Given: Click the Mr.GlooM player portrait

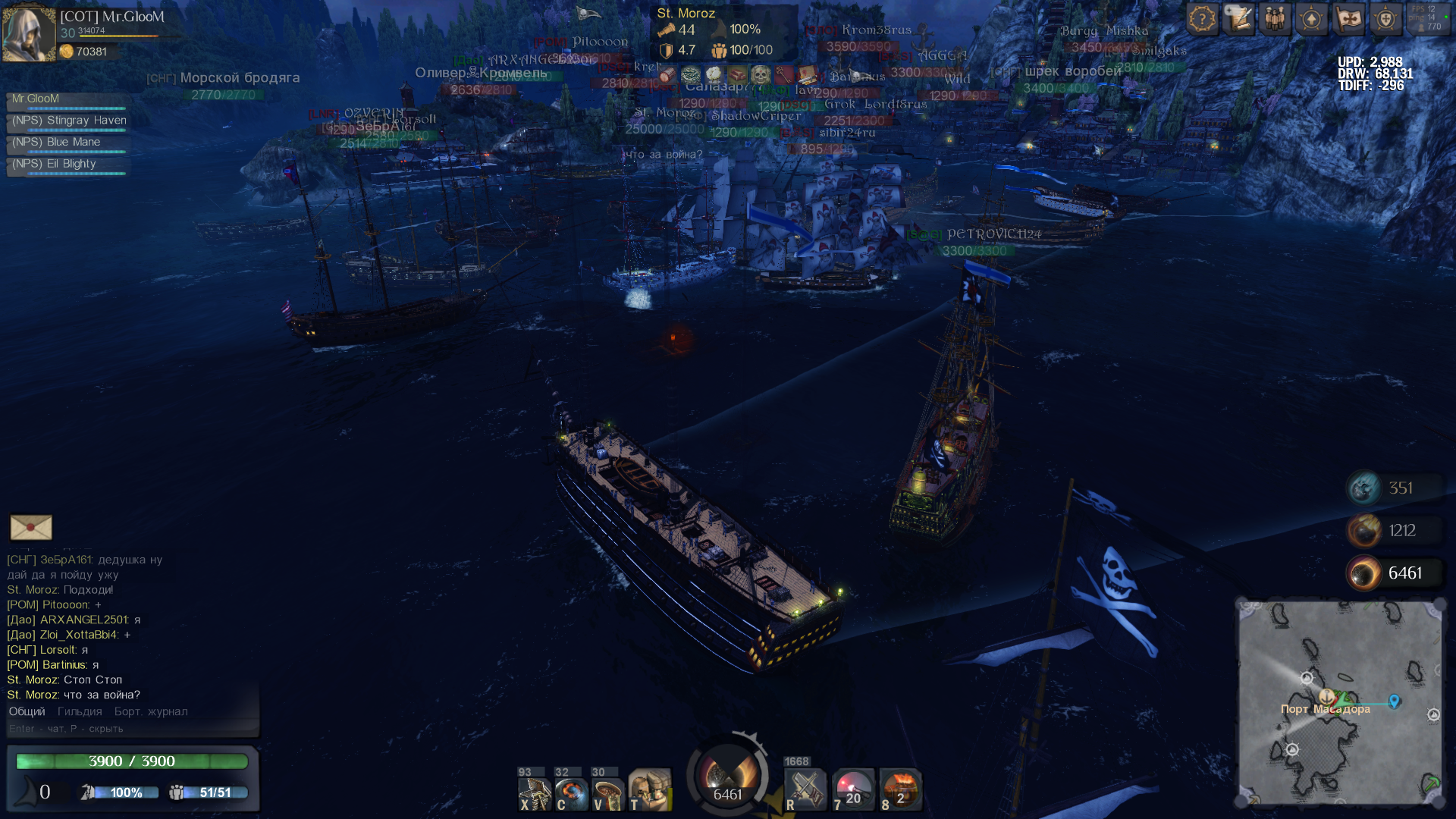Looking at the screenshot, I should (29, 34).
